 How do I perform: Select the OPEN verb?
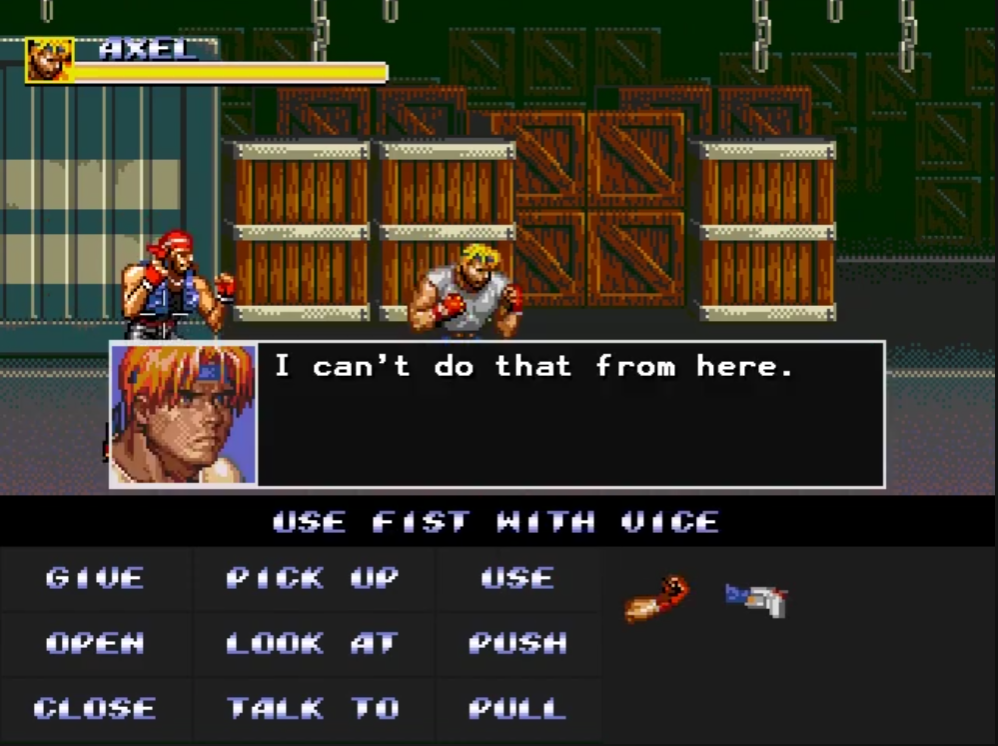tap(95, 643)
